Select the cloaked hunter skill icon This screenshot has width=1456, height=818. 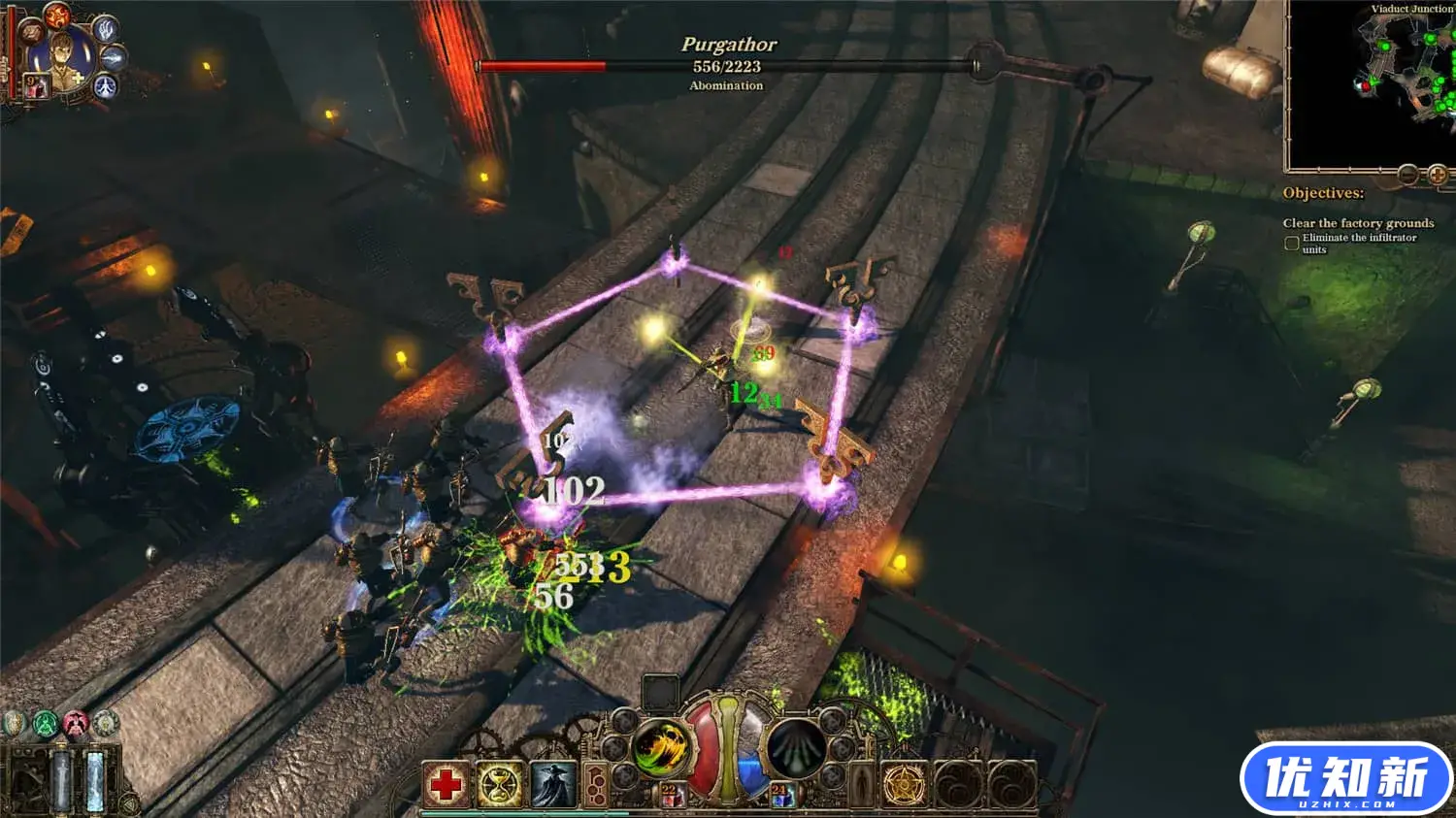click(552, 783)
